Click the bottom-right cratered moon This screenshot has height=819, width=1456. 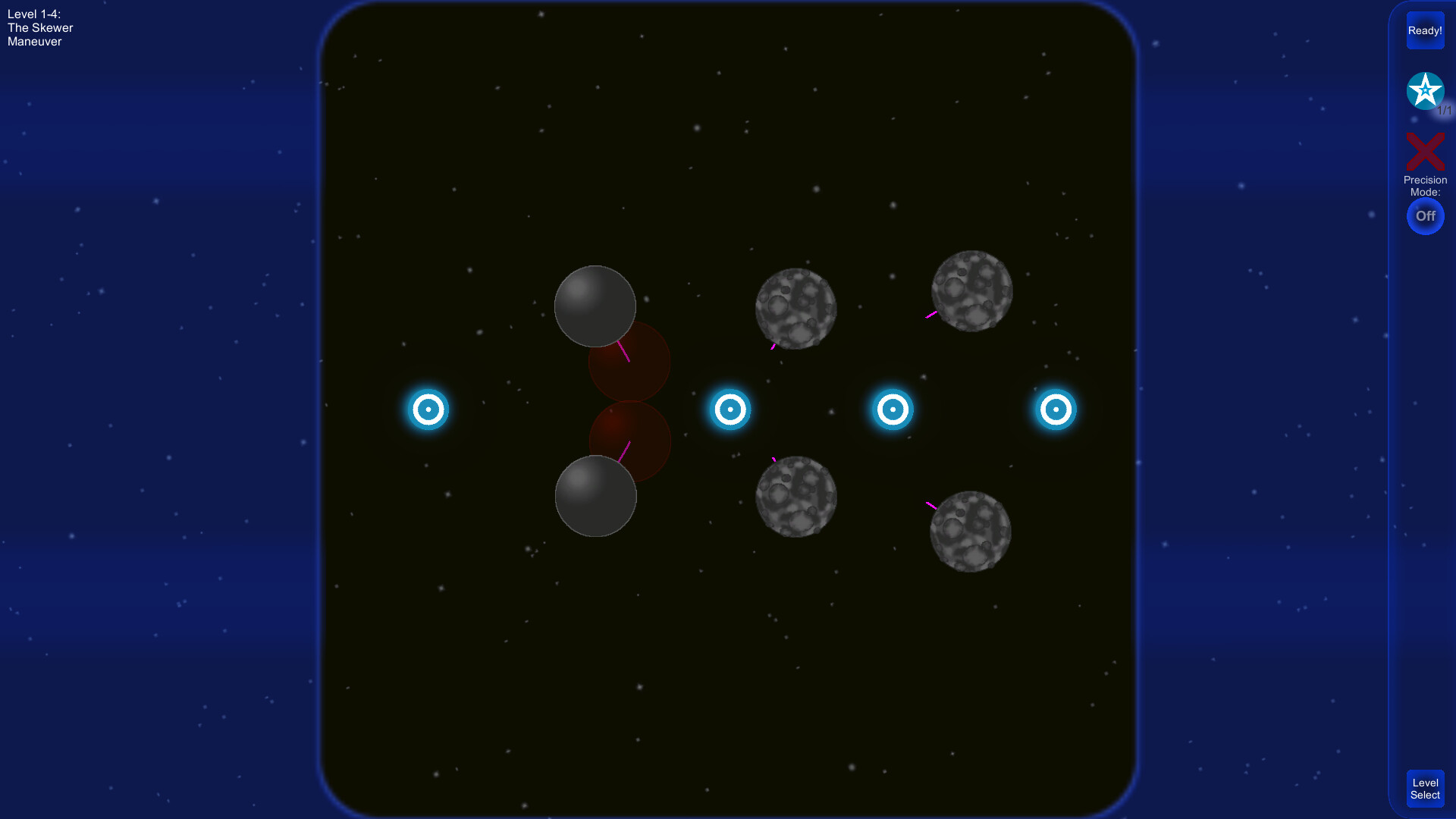[971, 531]
